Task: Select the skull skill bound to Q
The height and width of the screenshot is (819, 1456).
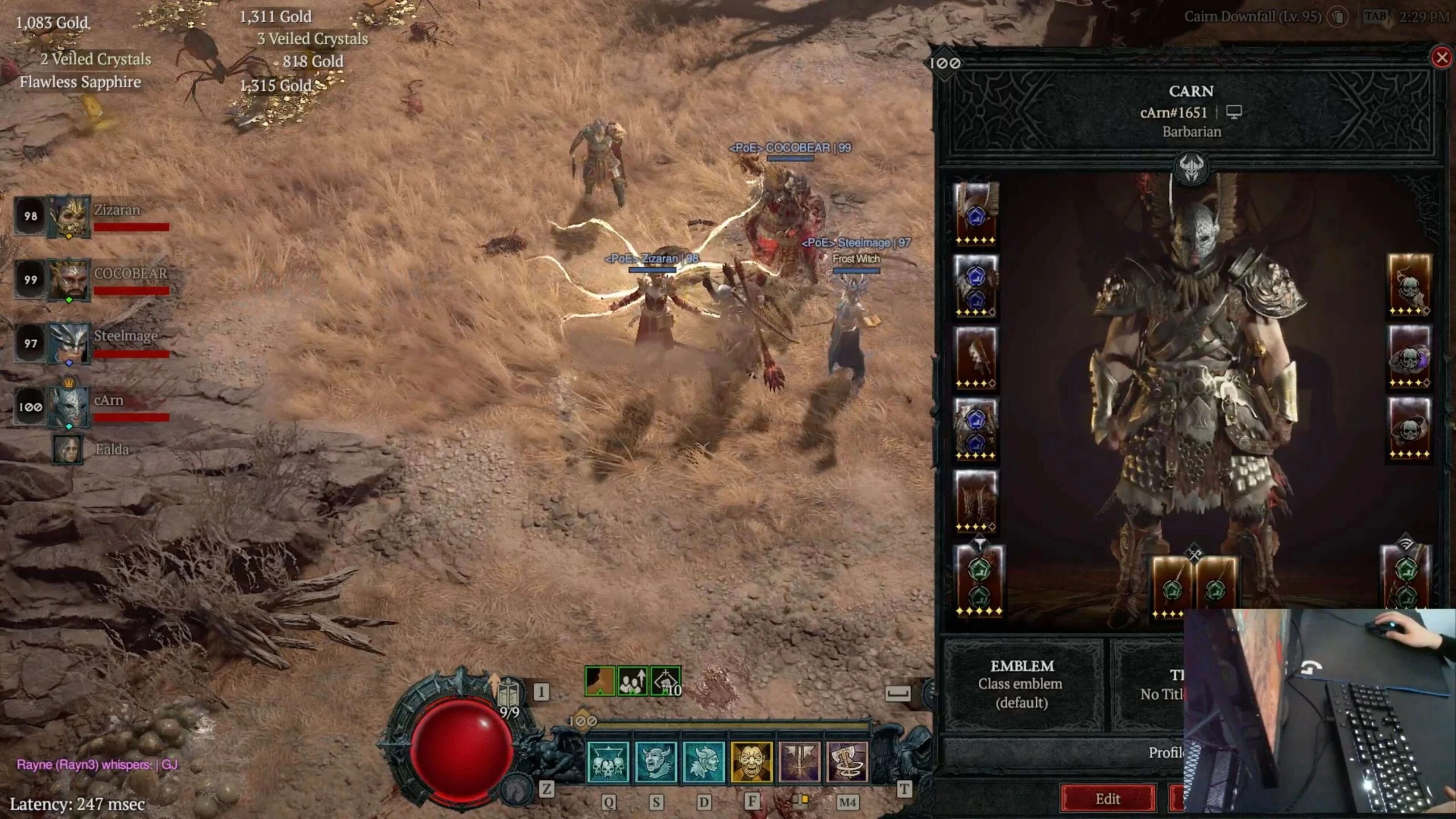Action: (607, 763)
